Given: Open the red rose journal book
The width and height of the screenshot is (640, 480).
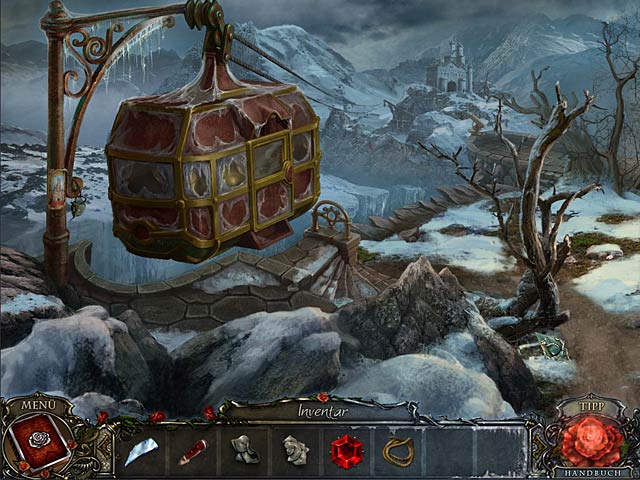Looking at the screenshot, I should [40, 443].
